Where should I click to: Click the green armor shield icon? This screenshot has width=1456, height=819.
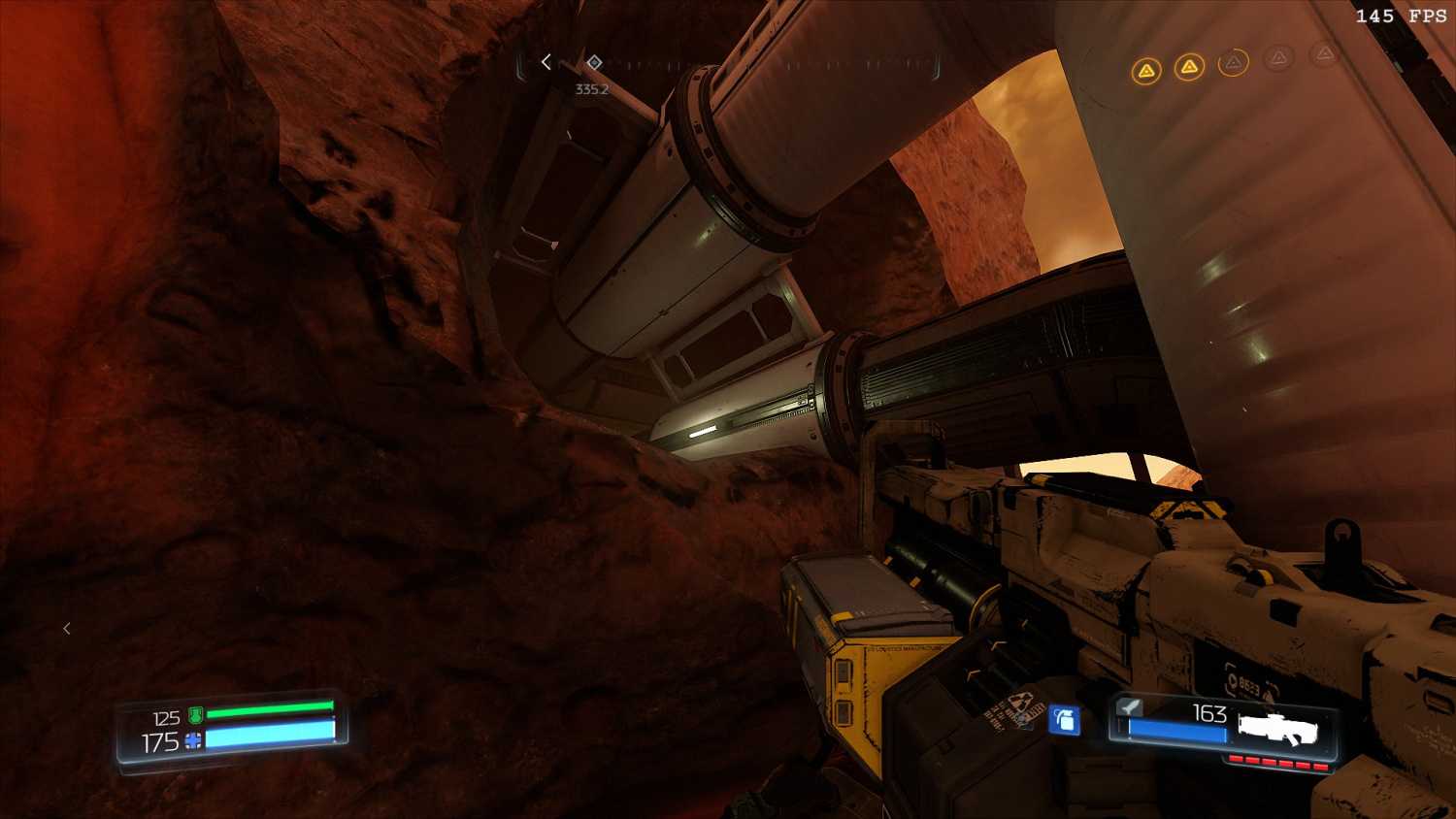(195, 716)
